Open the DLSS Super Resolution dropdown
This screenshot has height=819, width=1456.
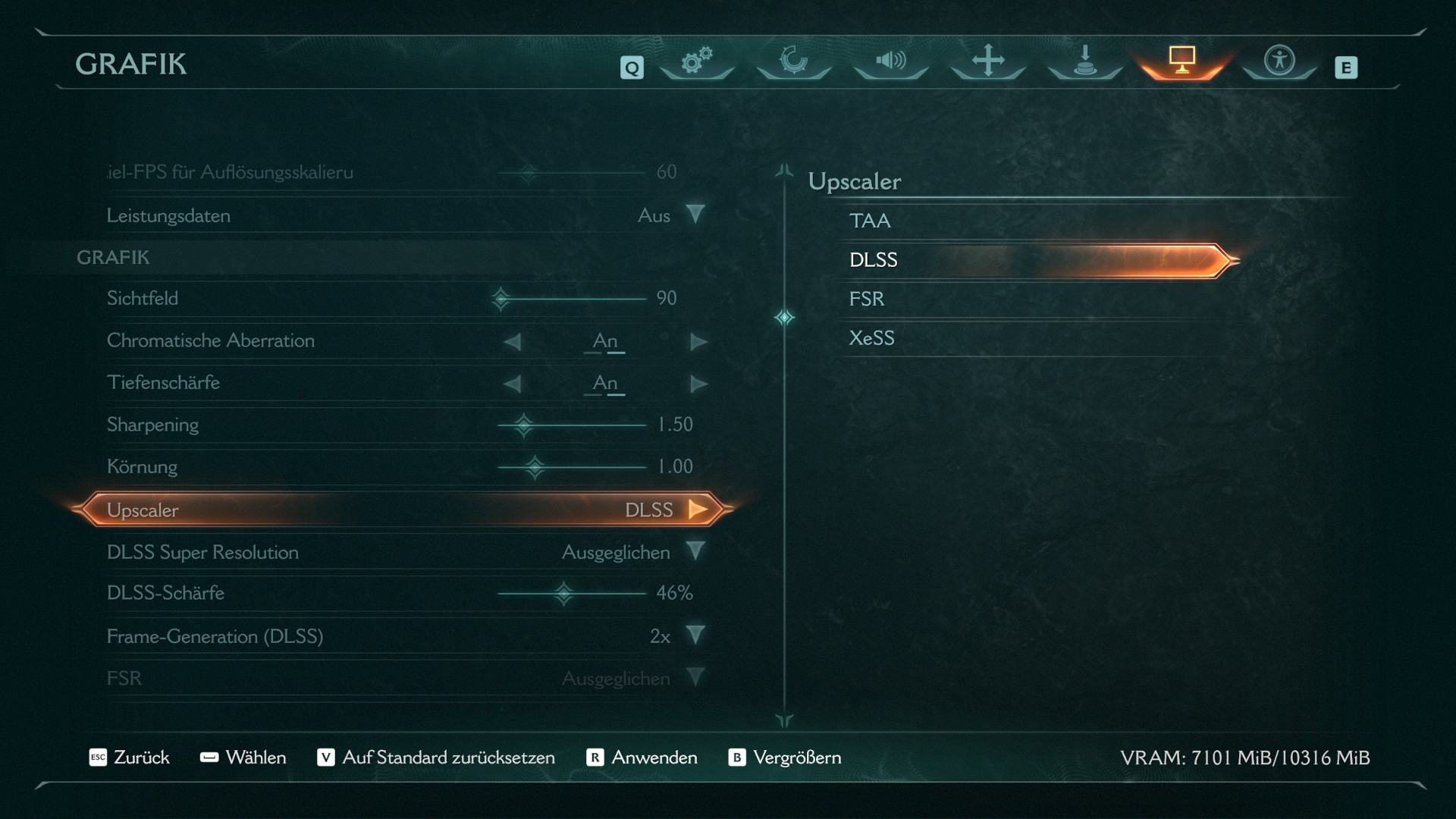pos(695,552)
